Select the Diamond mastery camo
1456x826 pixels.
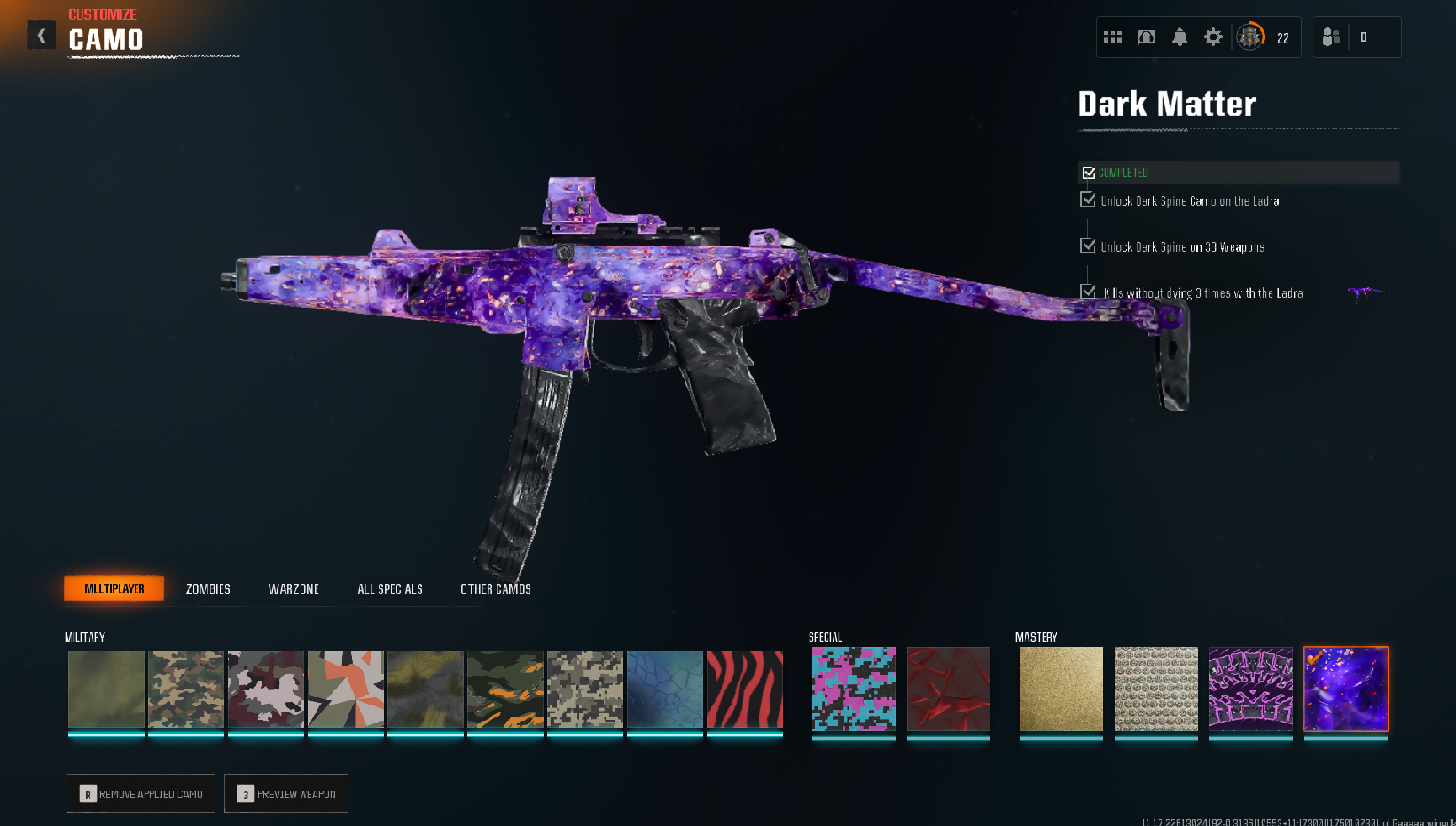[1156, 689]
